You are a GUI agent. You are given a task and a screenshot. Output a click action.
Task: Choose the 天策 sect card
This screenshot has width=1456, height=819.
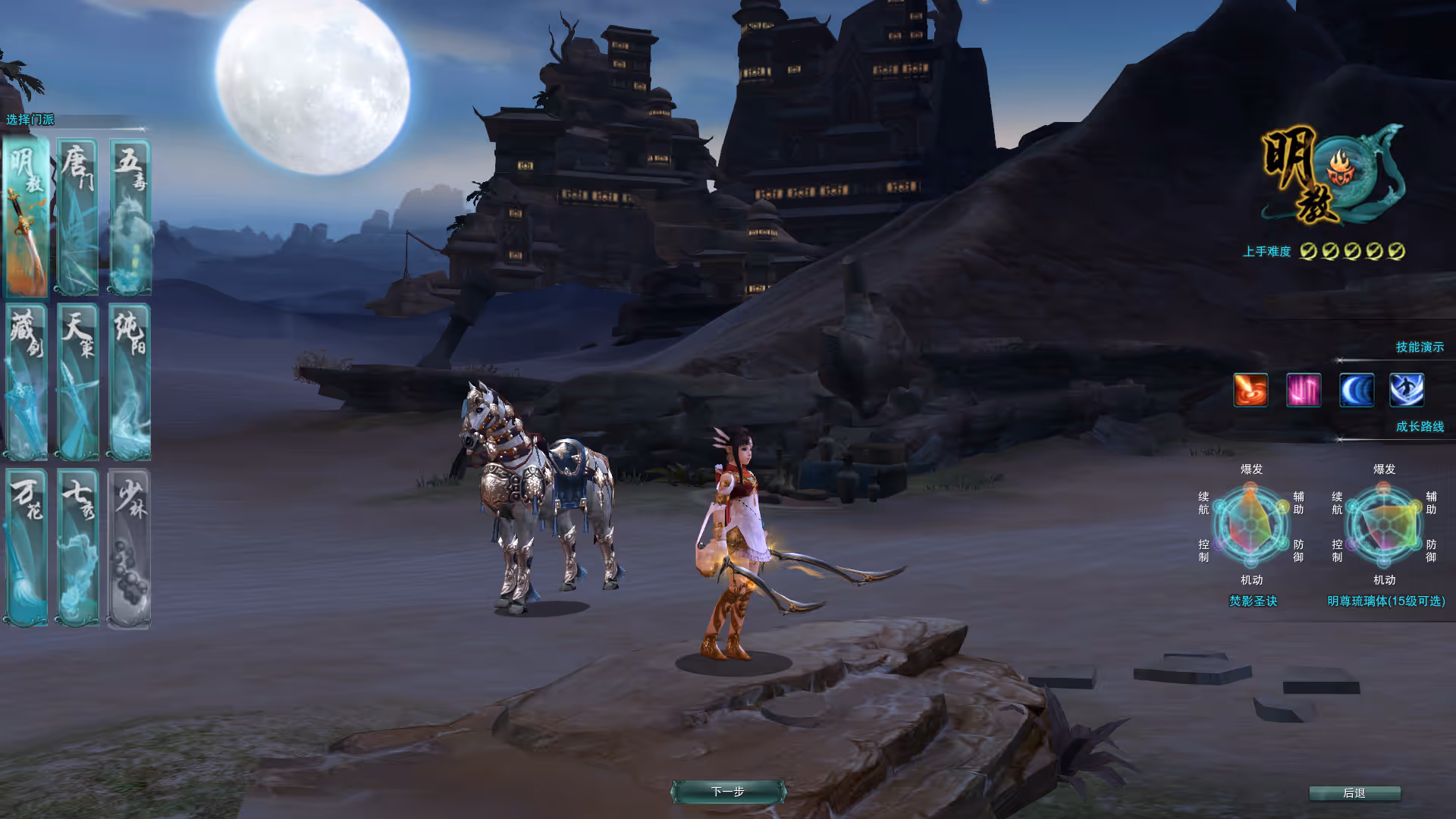(77, 382)
